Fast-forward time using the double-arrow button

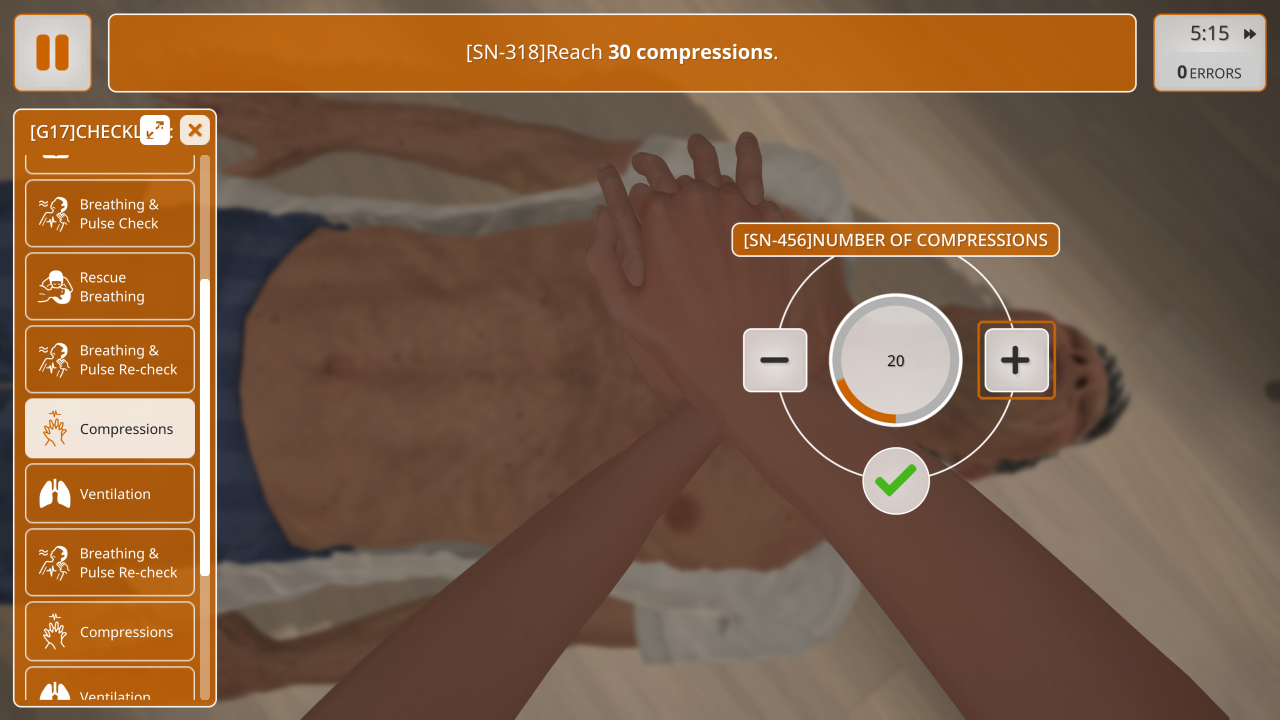pos(1250,34)
